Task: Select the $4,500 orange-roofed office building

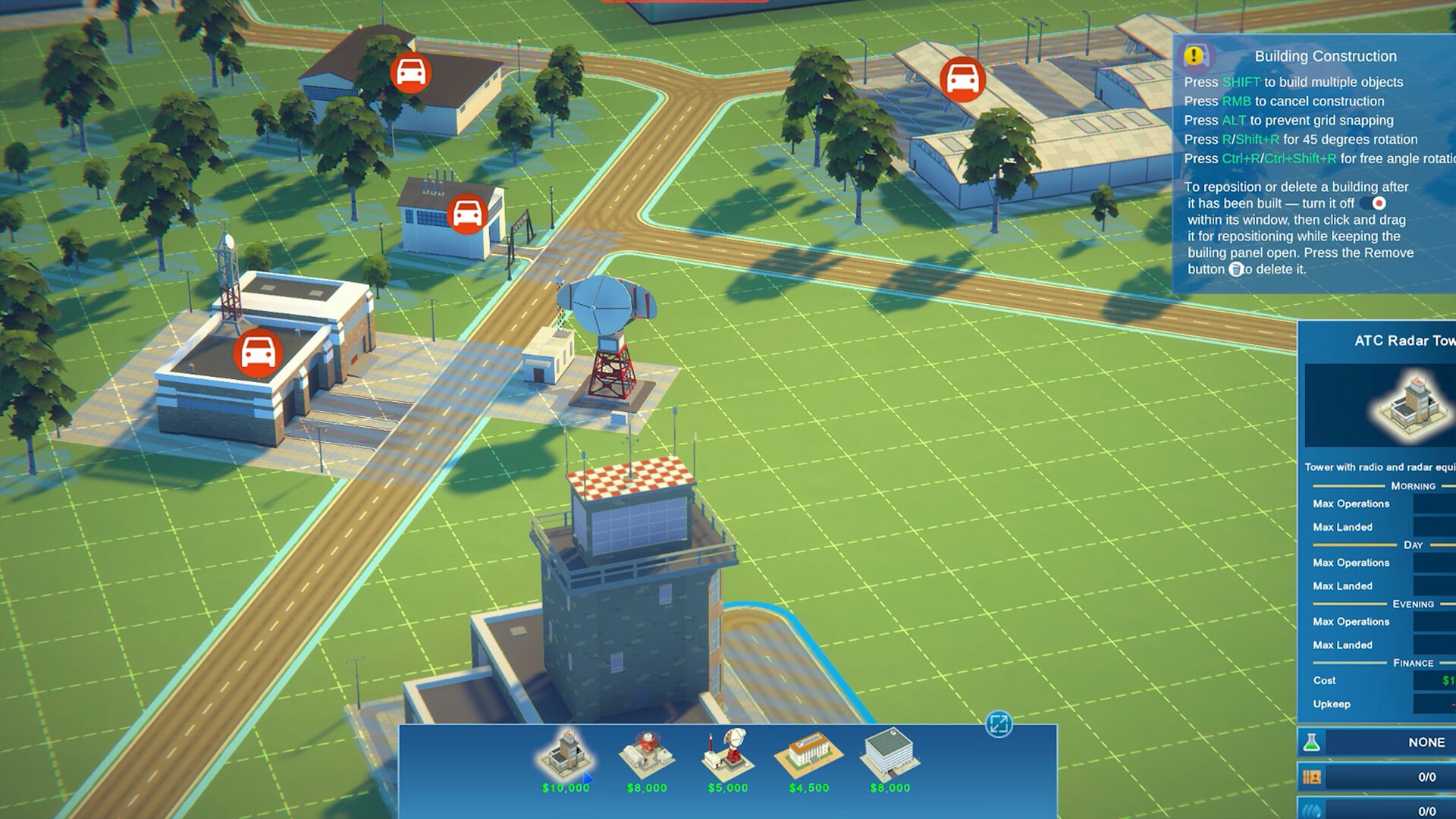Action: click(x=808, y=758)
